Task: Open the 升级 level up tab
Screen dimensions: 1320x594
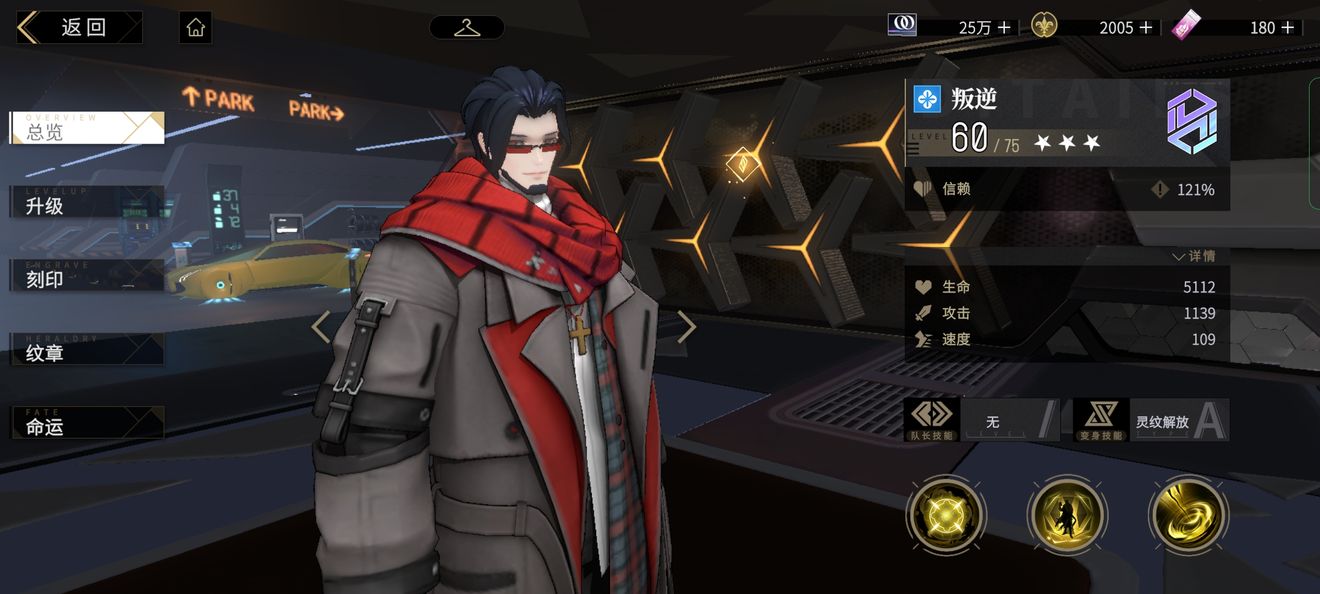Action: pyautogui.click(x=86, y=204)
